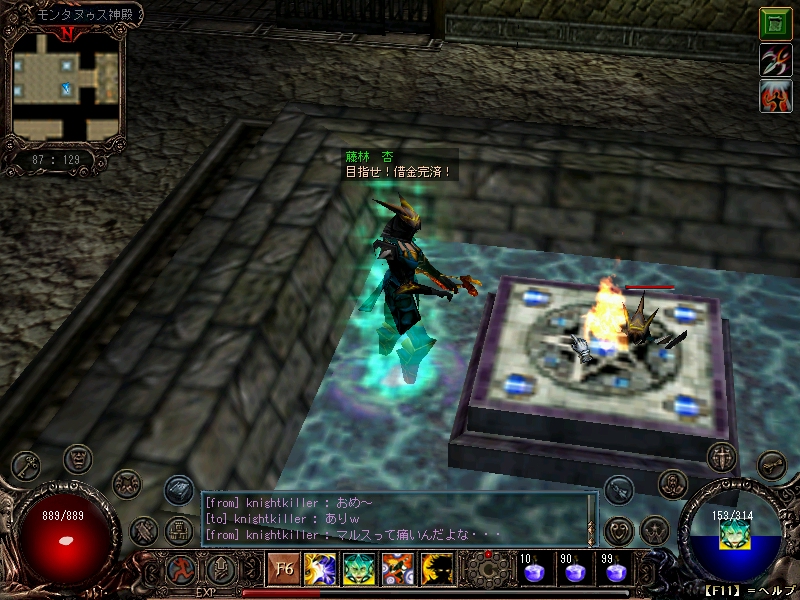
Task: Use the potion with count 10
Action: 534,570
